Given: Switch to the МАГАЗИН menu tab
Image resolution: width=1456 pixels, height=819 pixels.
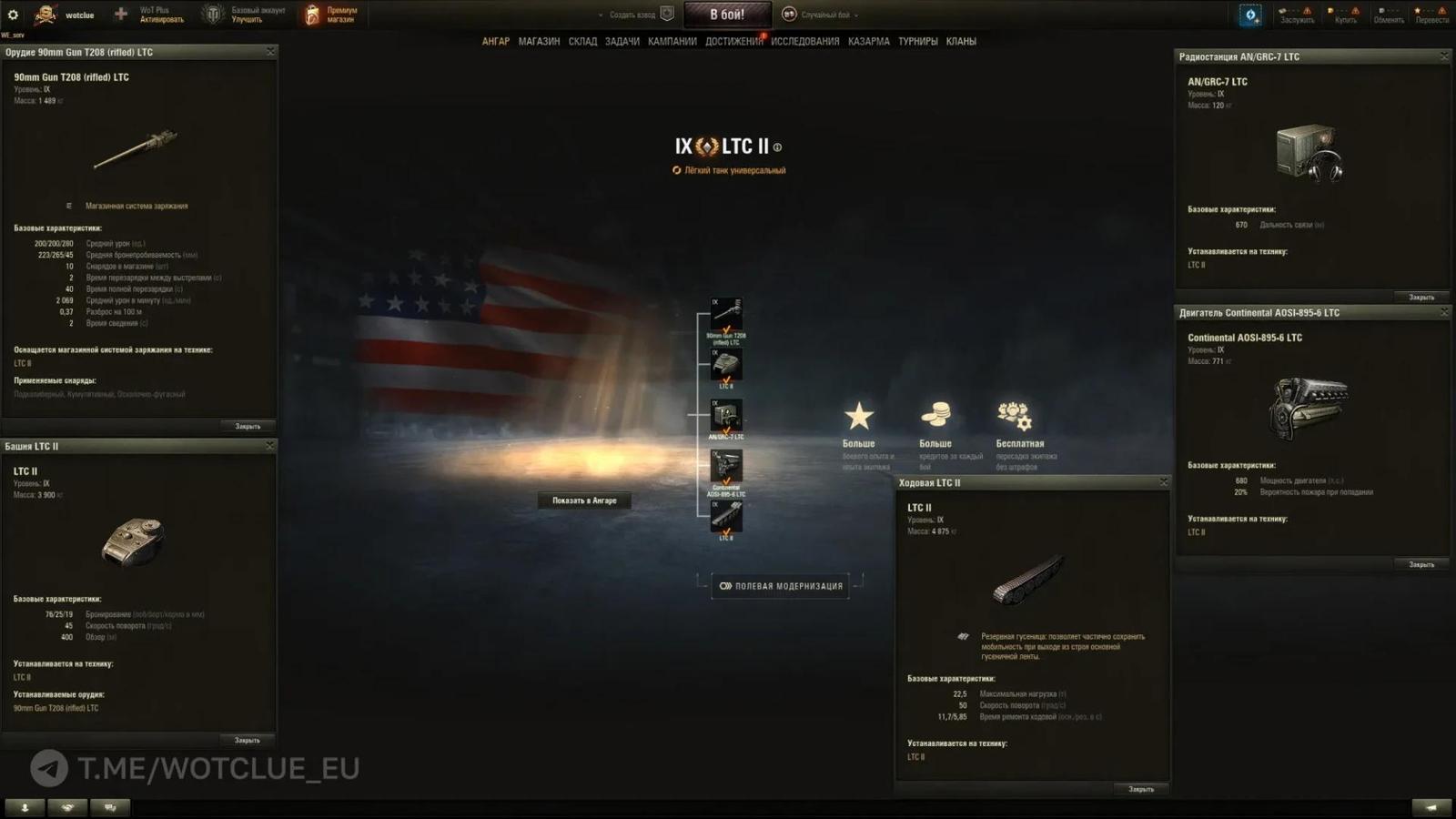Looking at the screenshot, I should pyautogui.click(x=539, y=41).
